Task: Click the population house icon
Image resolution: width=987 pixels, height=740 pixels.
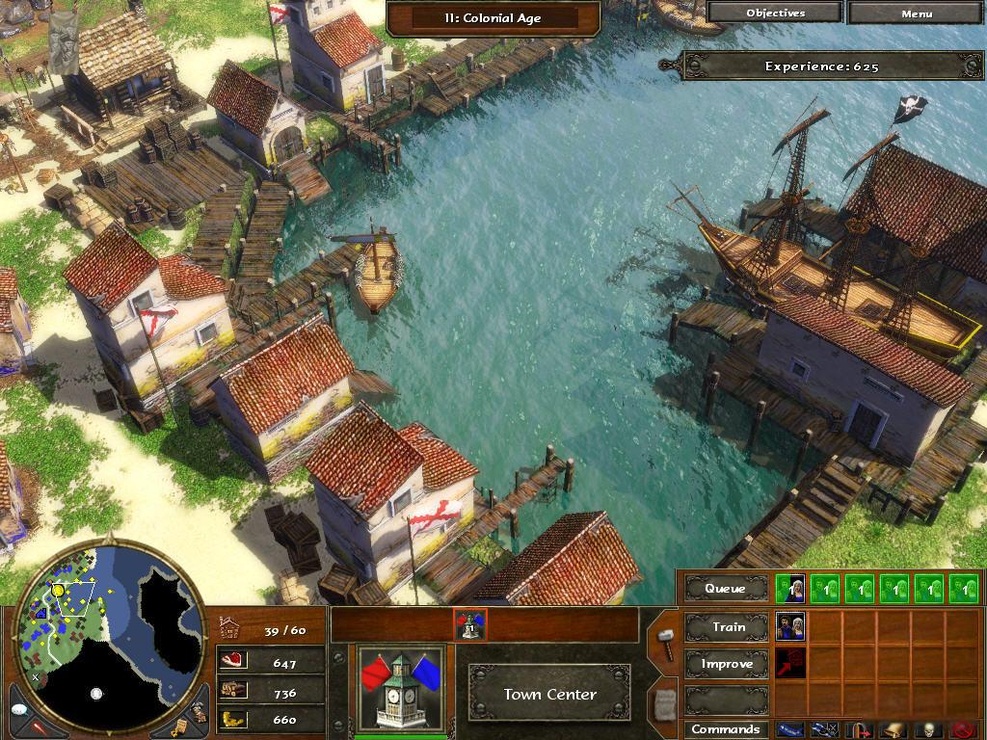Action: (229, 629)
